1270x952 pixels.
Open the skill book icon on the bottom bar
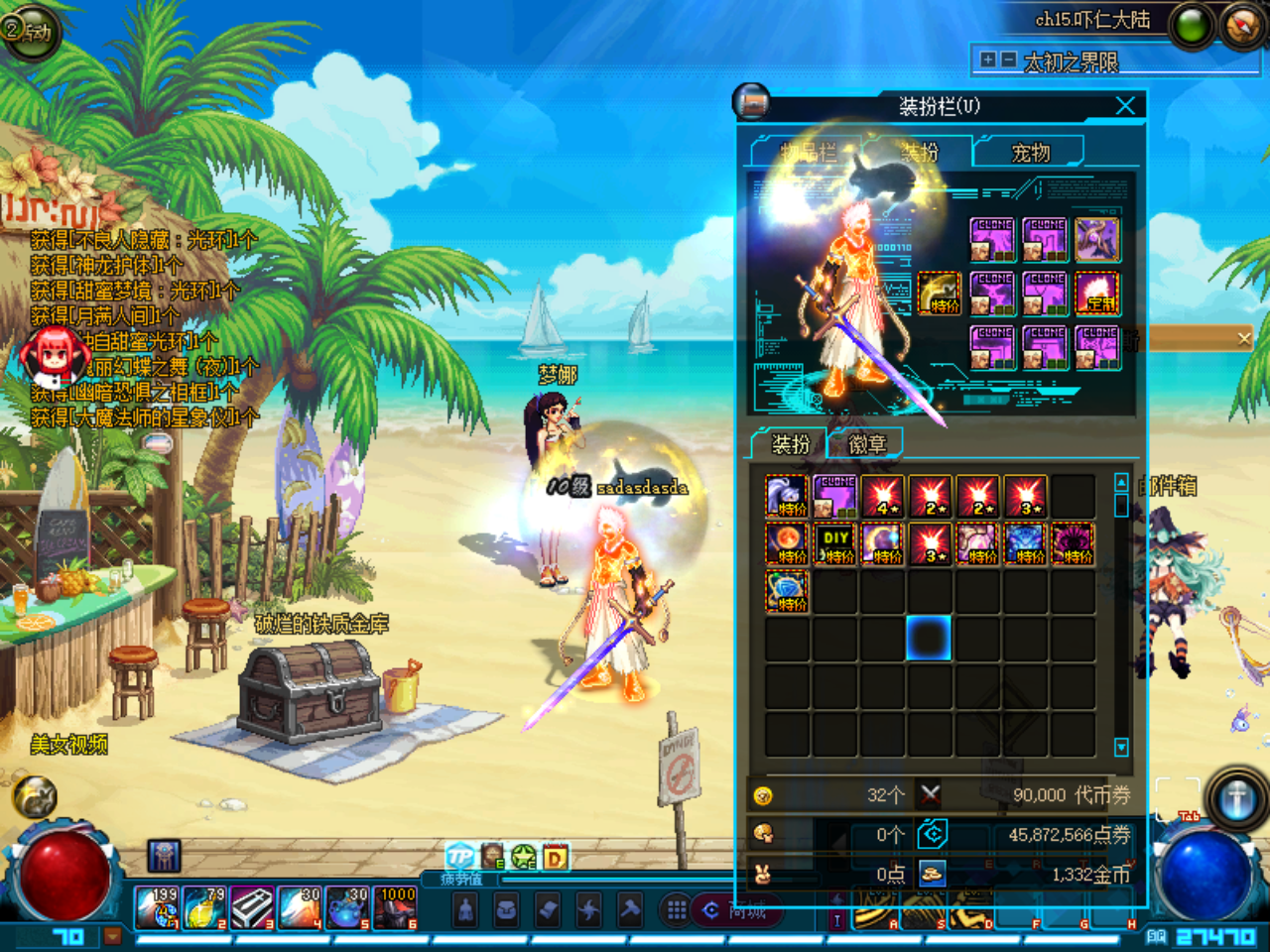tap(549, 909)
